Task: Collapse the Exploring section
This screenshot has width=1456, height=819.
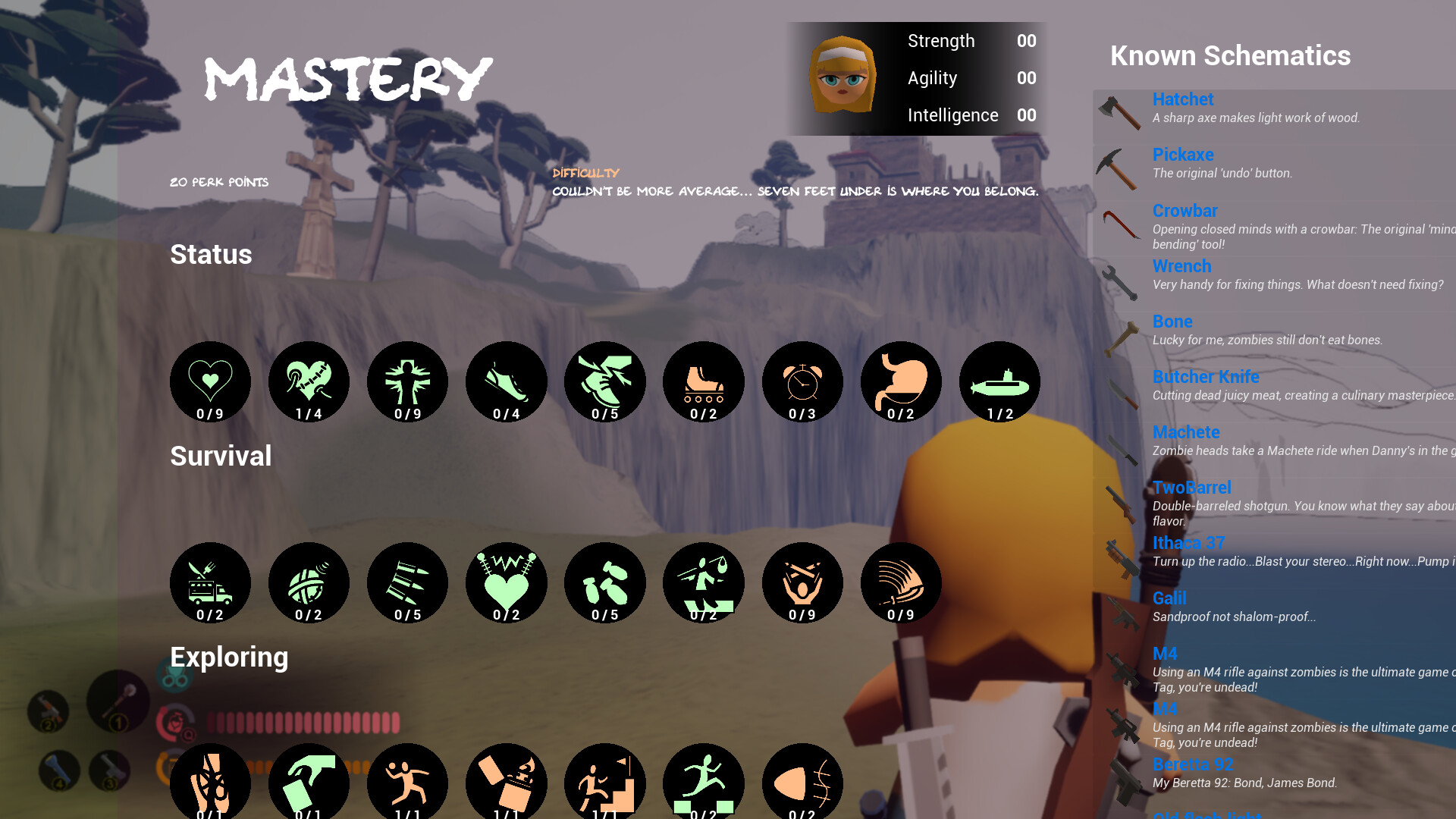Action: point(228,657)
